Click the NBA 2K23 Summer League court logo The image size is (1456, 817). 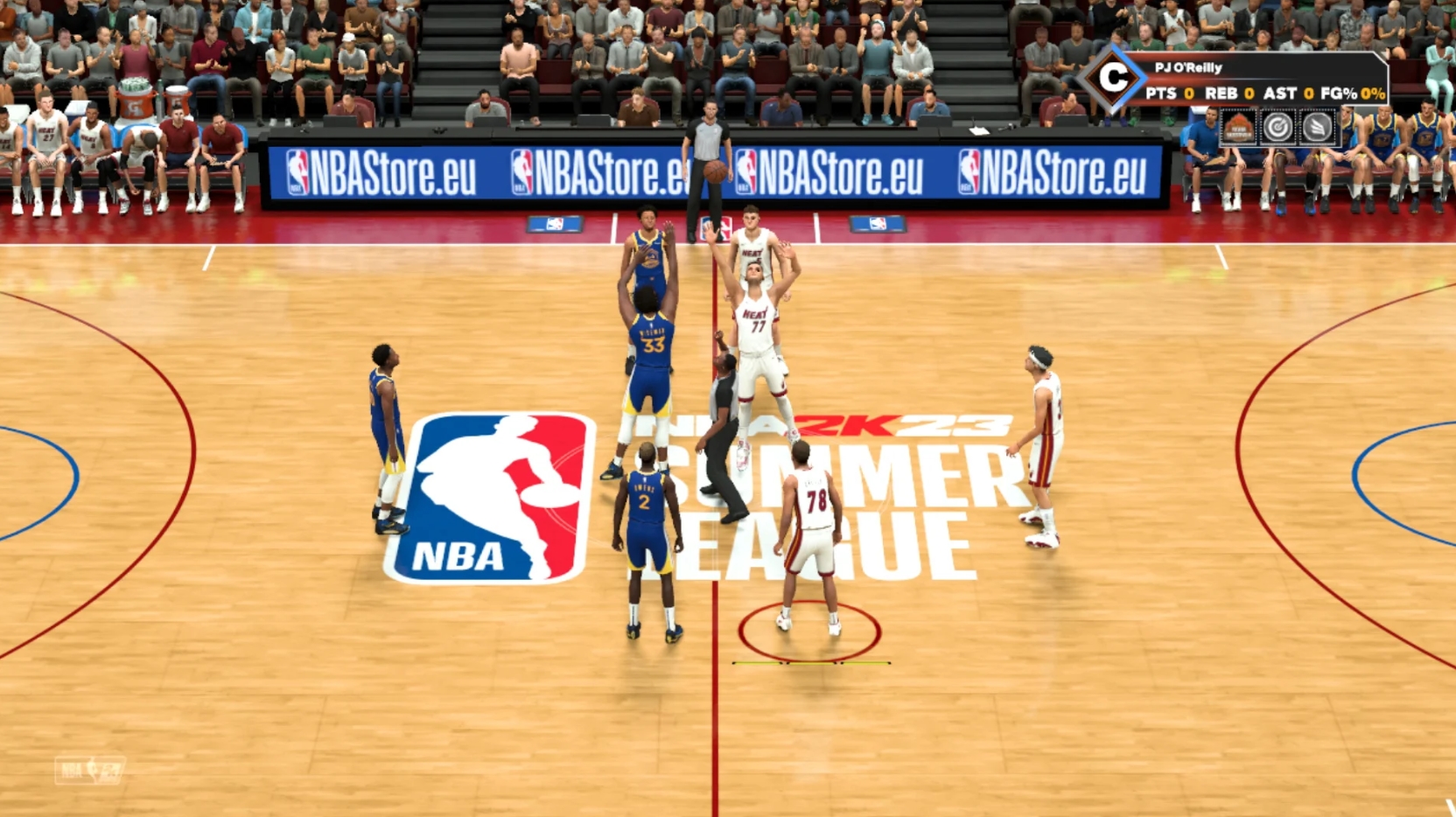[x=822, y=490]
